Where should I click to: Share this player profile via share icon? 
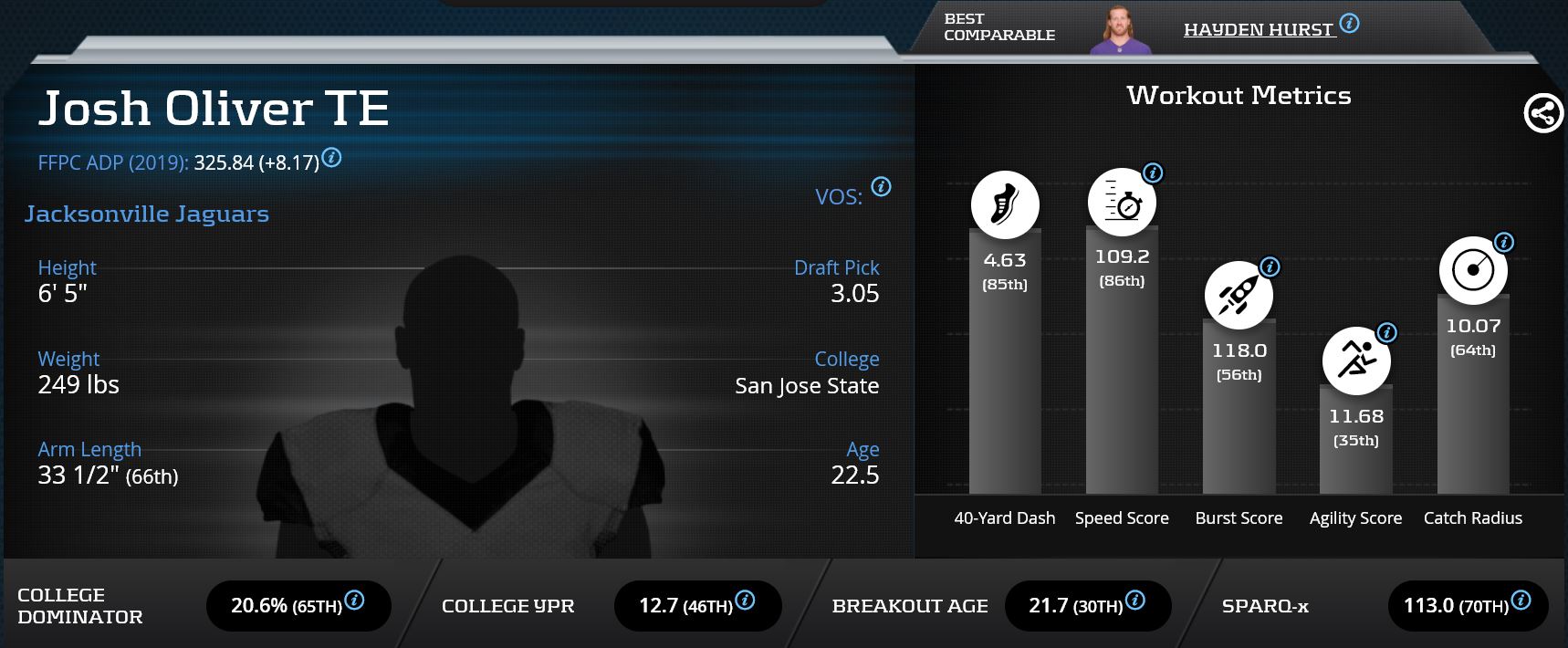(1543, 114)
